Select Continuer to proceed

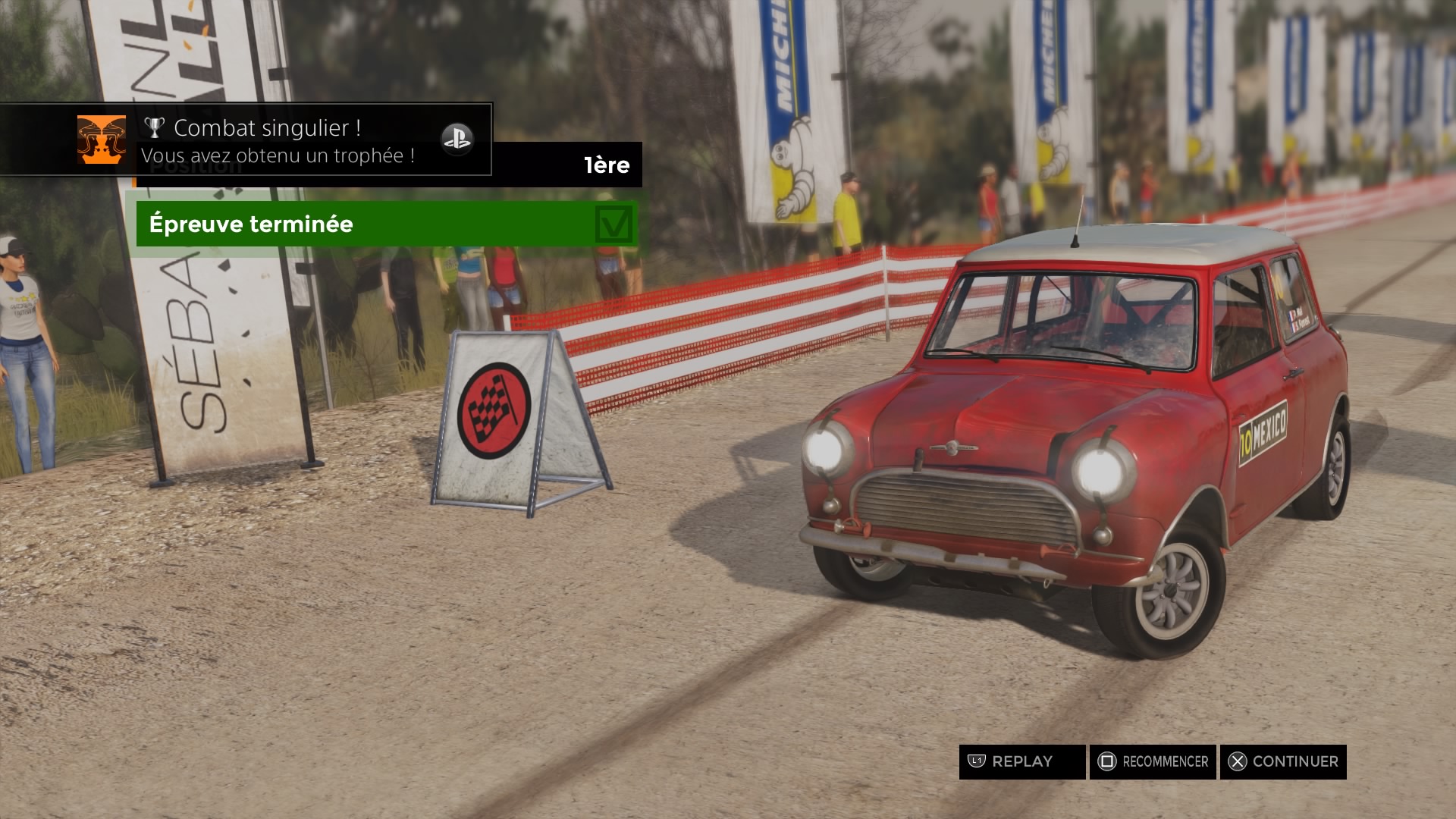1283,761
